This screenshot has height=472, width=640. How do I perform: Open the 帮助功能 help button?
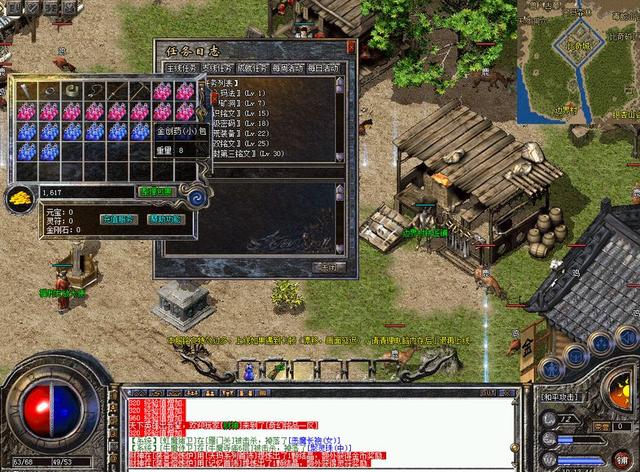click(166, 218)
